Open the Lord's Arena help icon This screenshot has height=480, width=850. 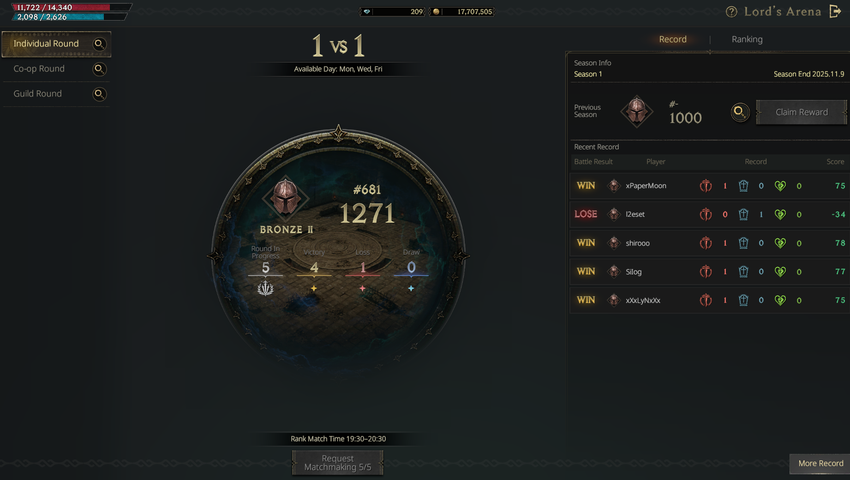732,12
